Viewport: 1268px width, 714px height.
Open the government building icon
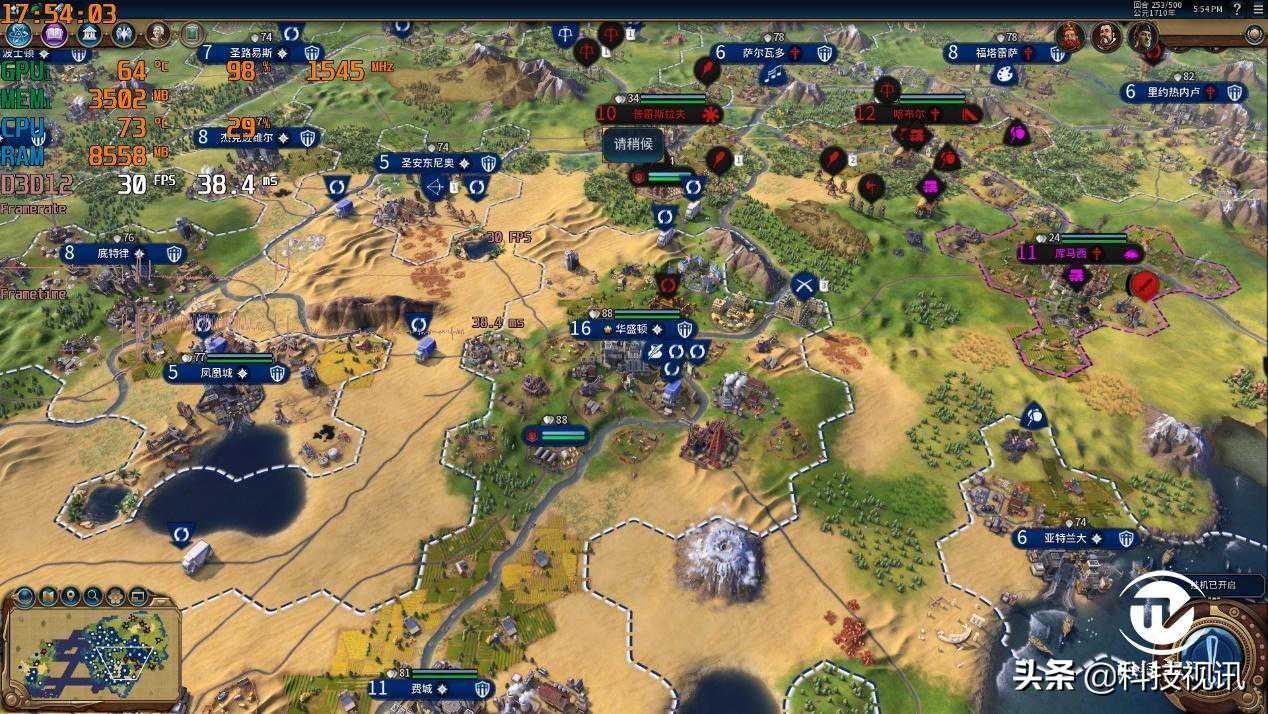[89, 35]
